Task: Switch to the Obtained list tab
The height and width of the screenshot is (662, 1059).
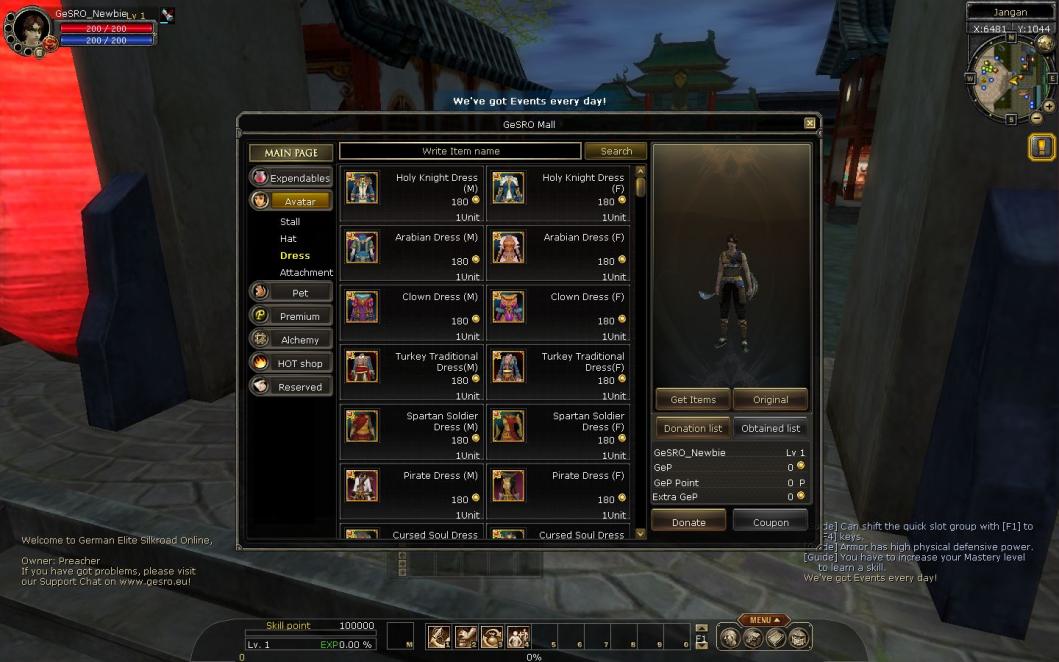Action: (x=770, y=428)
